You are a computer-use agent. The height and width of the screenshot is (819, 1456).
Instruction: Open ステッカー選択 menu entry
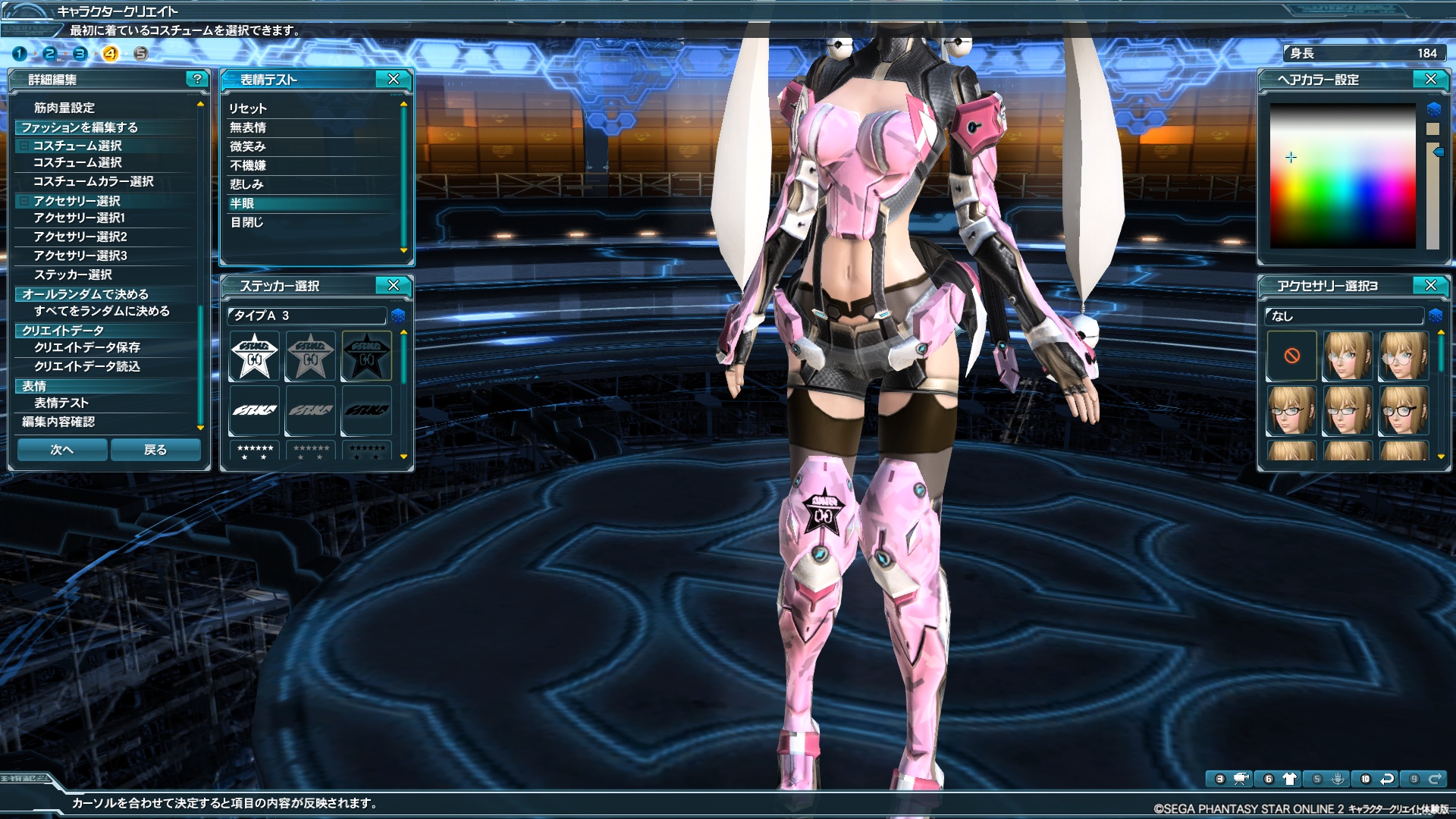coord(73,275)
